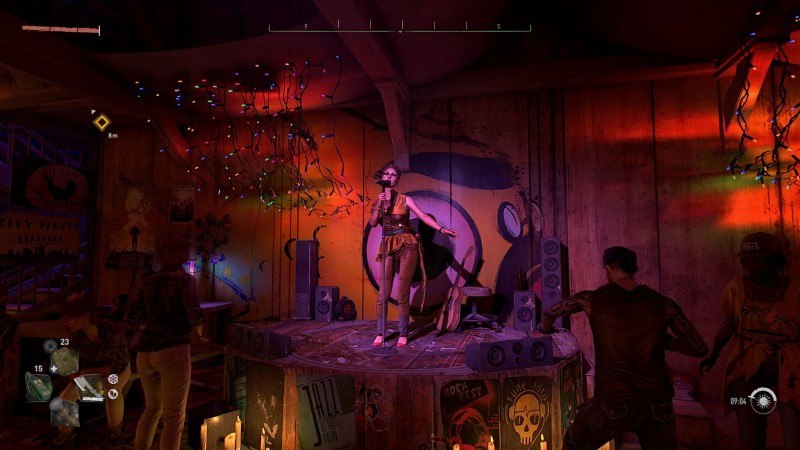Click the compass bar
Image resolution: width=800 pixels, height=450 pixels.
399,27
